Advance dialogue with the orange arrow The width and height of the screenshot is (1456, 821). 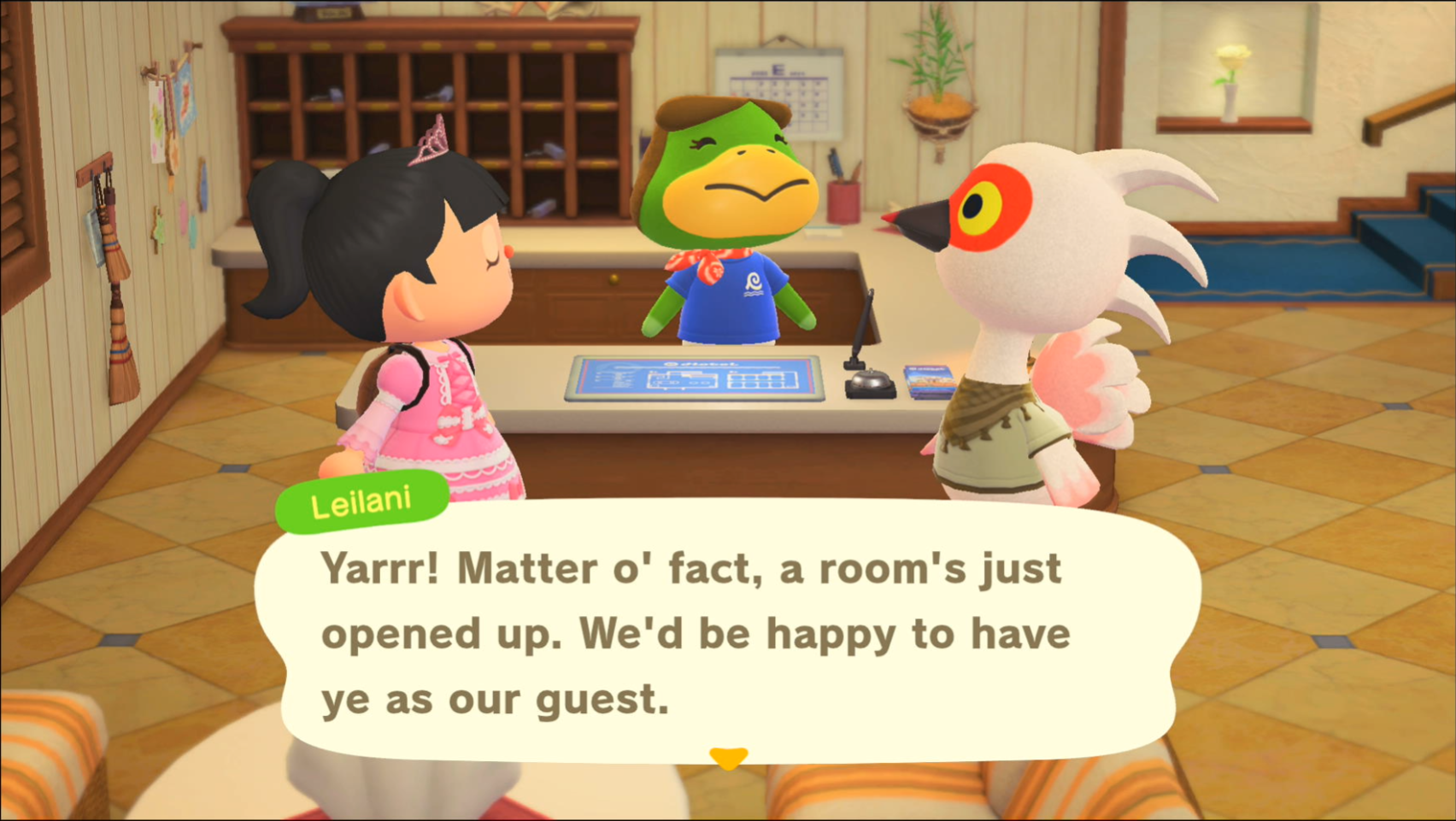[x=728, y=757]
